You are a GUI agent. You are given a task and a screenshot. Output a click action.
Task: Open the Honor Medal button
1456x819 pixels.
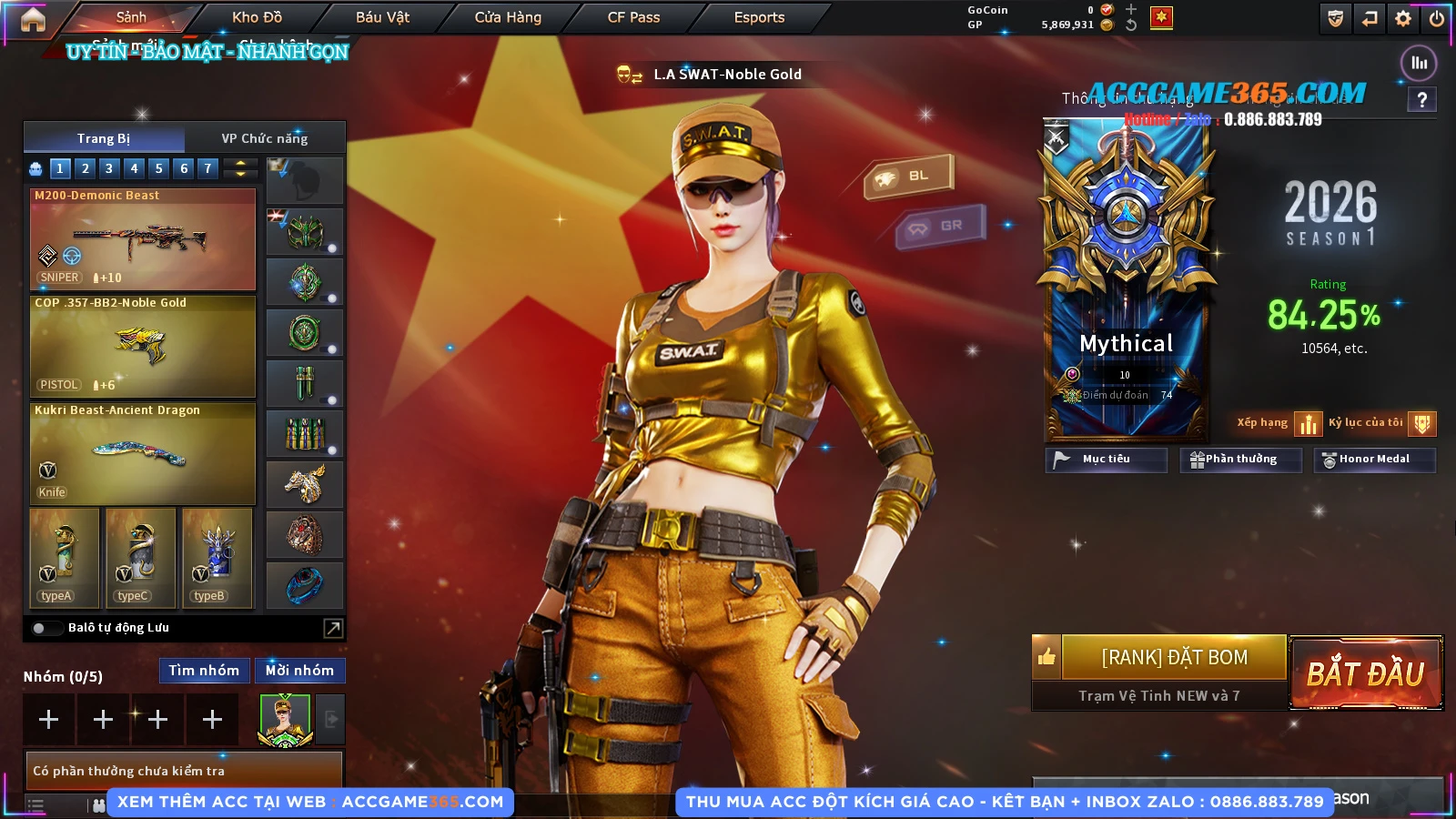point(1374,460)
